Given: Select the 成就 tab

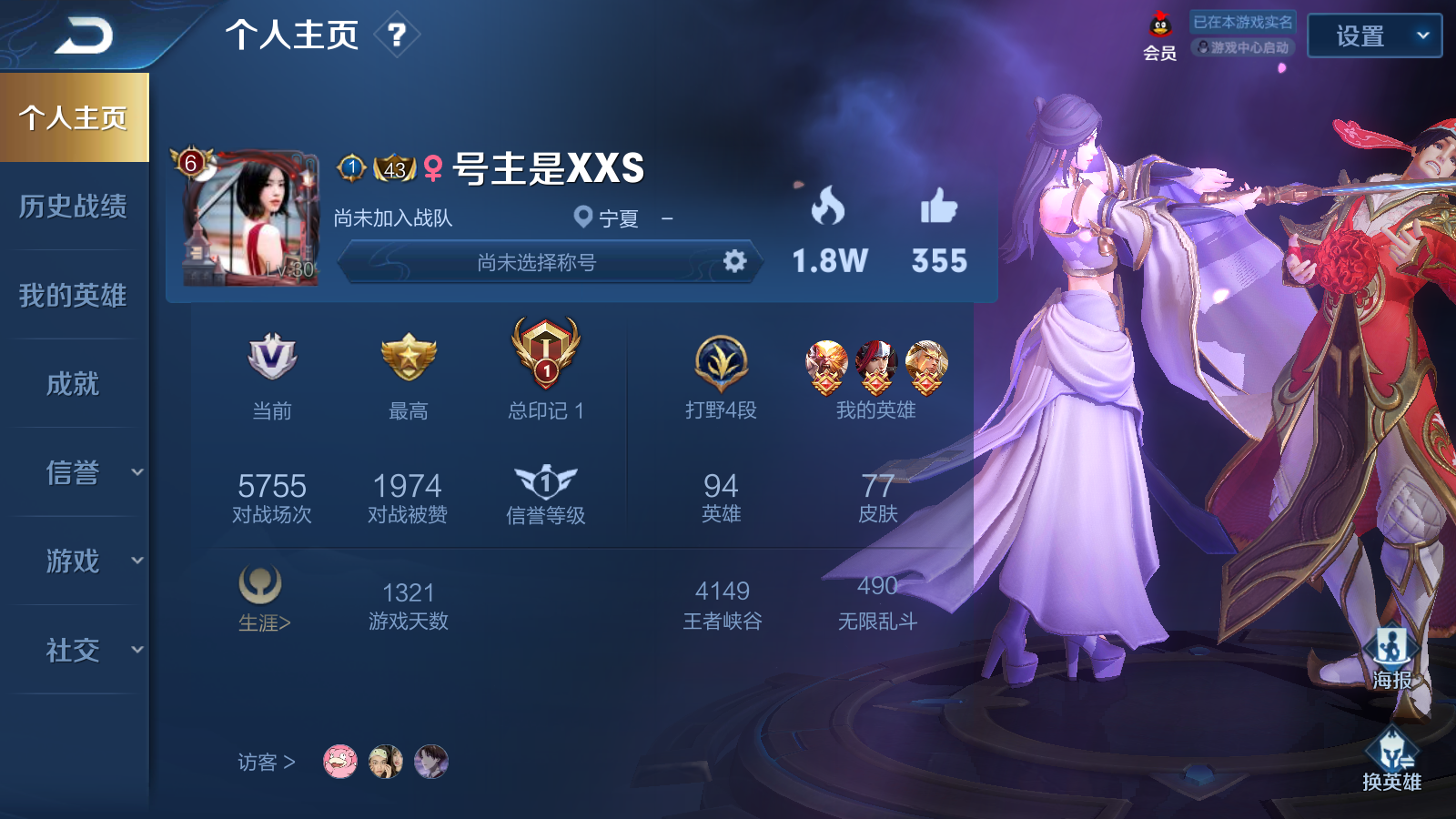Looking at the screenshot, I should (73, 384).
